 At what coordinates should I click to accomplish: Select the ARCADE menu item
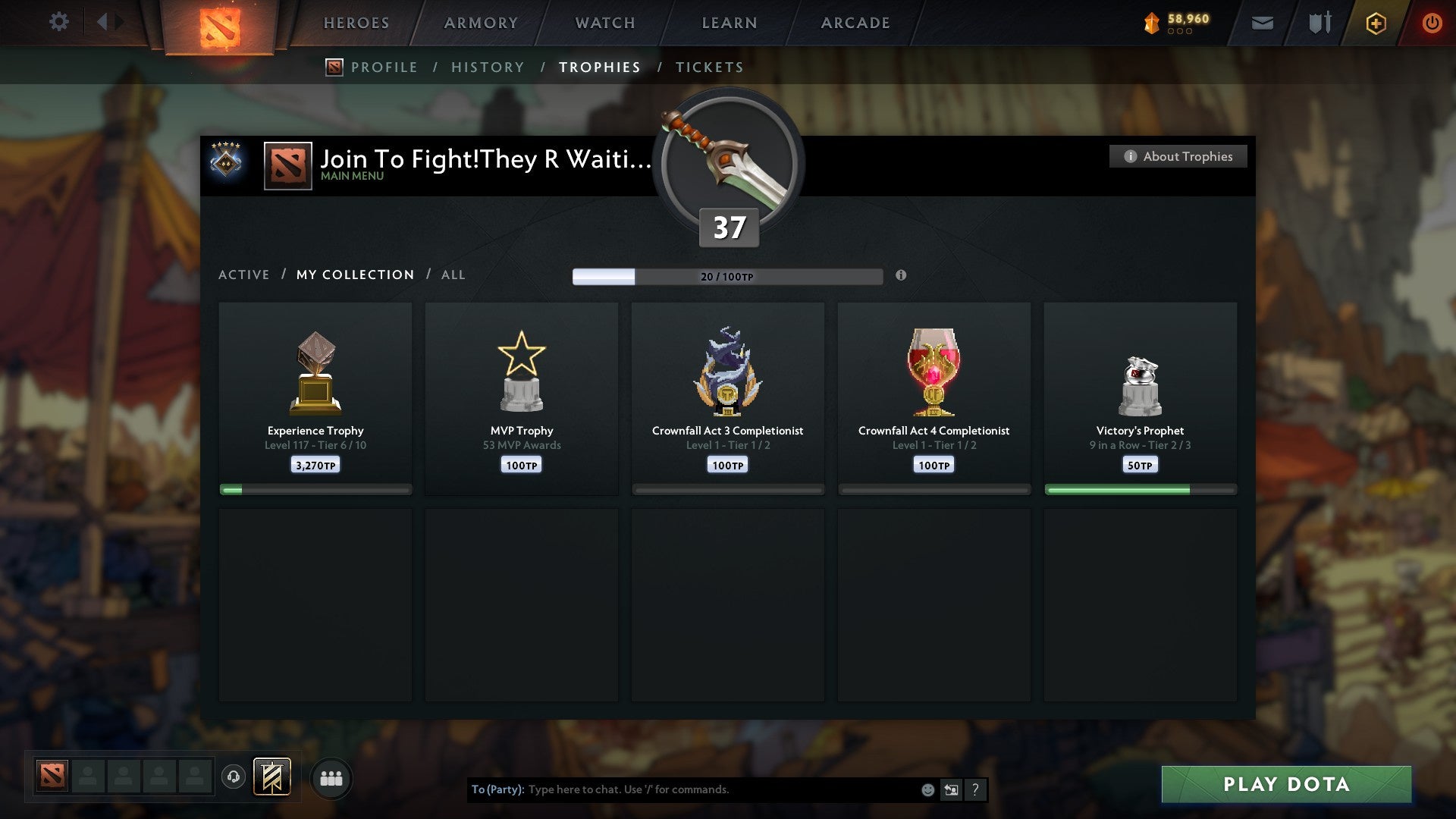coord(854,23)
